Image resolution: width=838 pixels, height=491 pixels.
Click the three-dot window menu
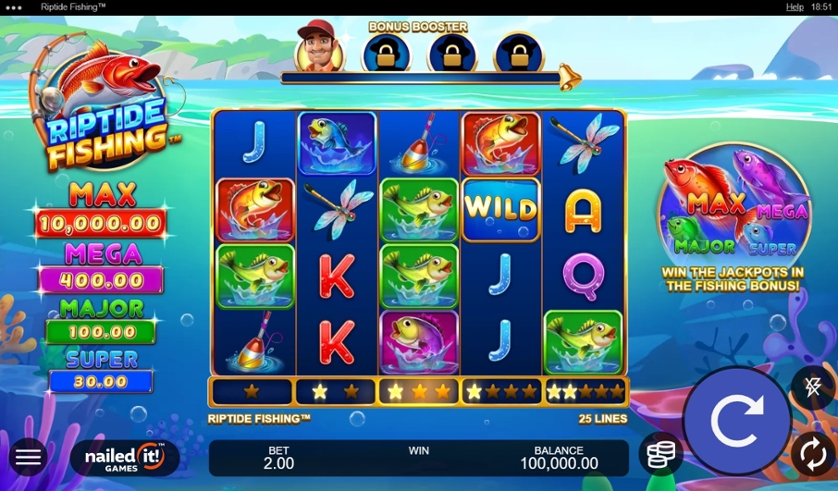coord(14,7)
